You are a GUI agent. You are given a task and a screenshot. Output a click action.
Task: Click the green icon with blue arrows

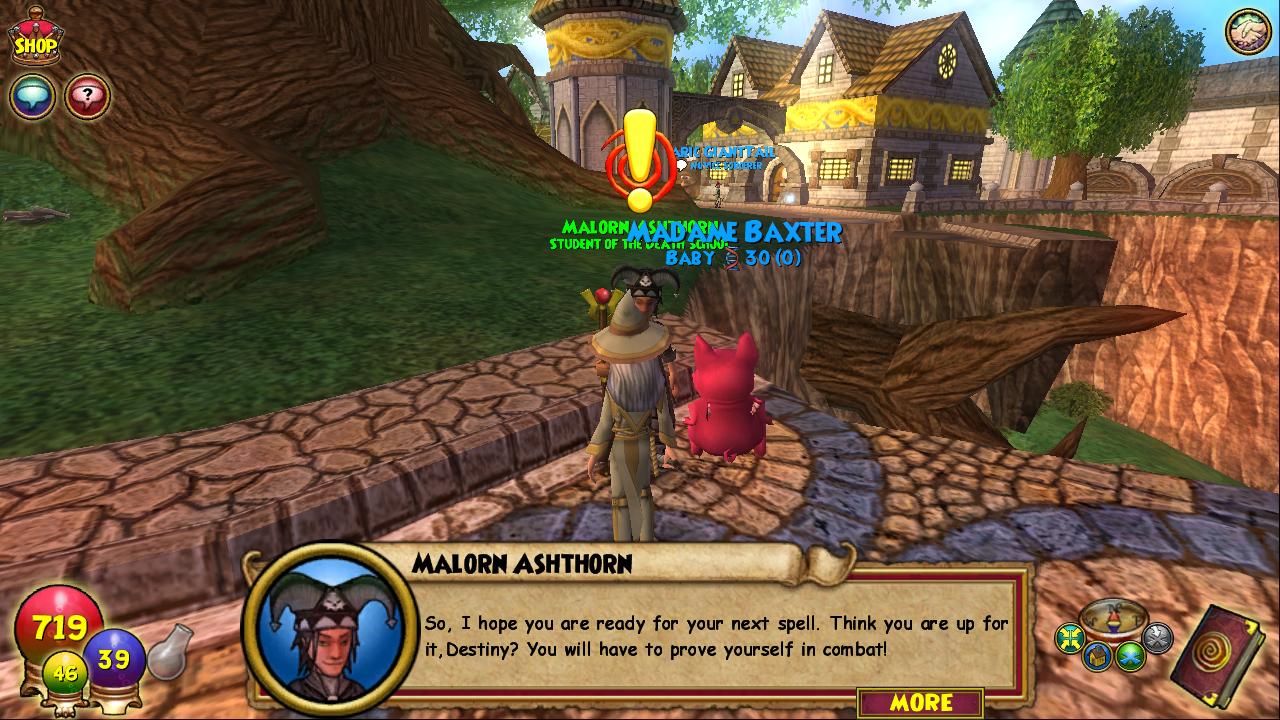coord(1131,656)
